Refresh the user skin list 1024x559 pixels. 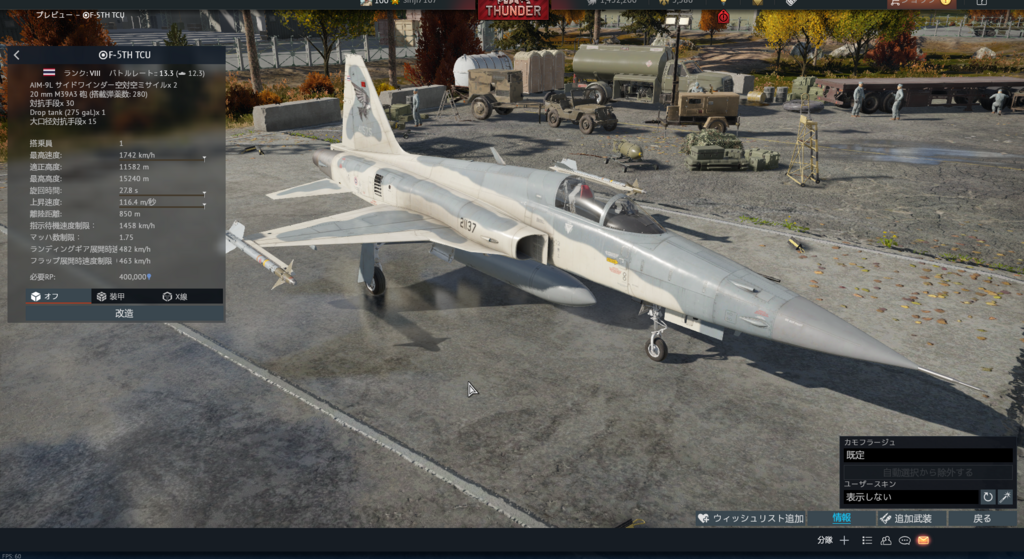tap(988, 497)
